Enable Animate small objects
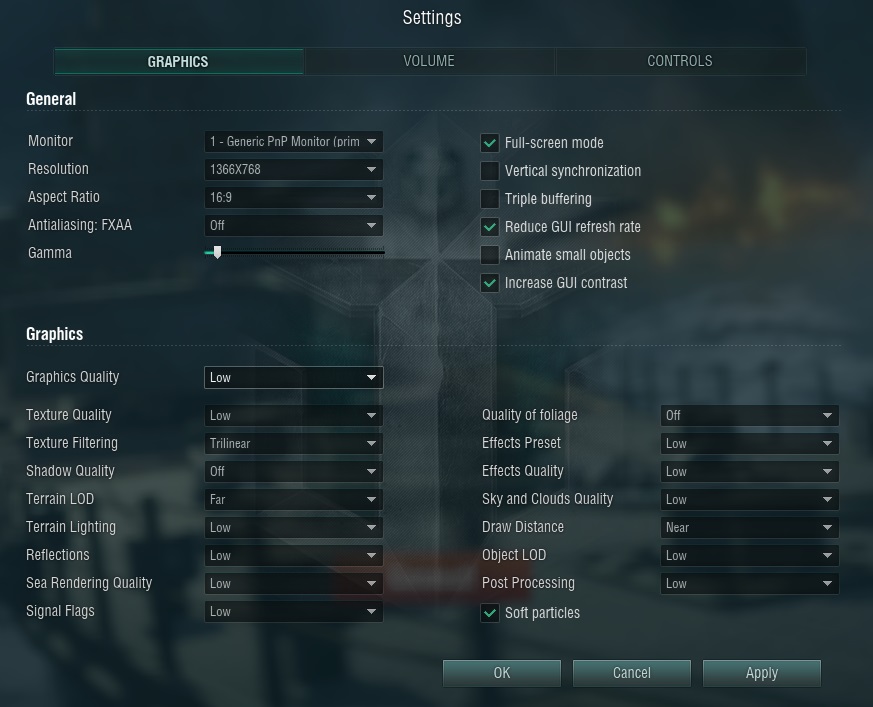This screenshot has width=873, height=707. [x=490, y=255]
